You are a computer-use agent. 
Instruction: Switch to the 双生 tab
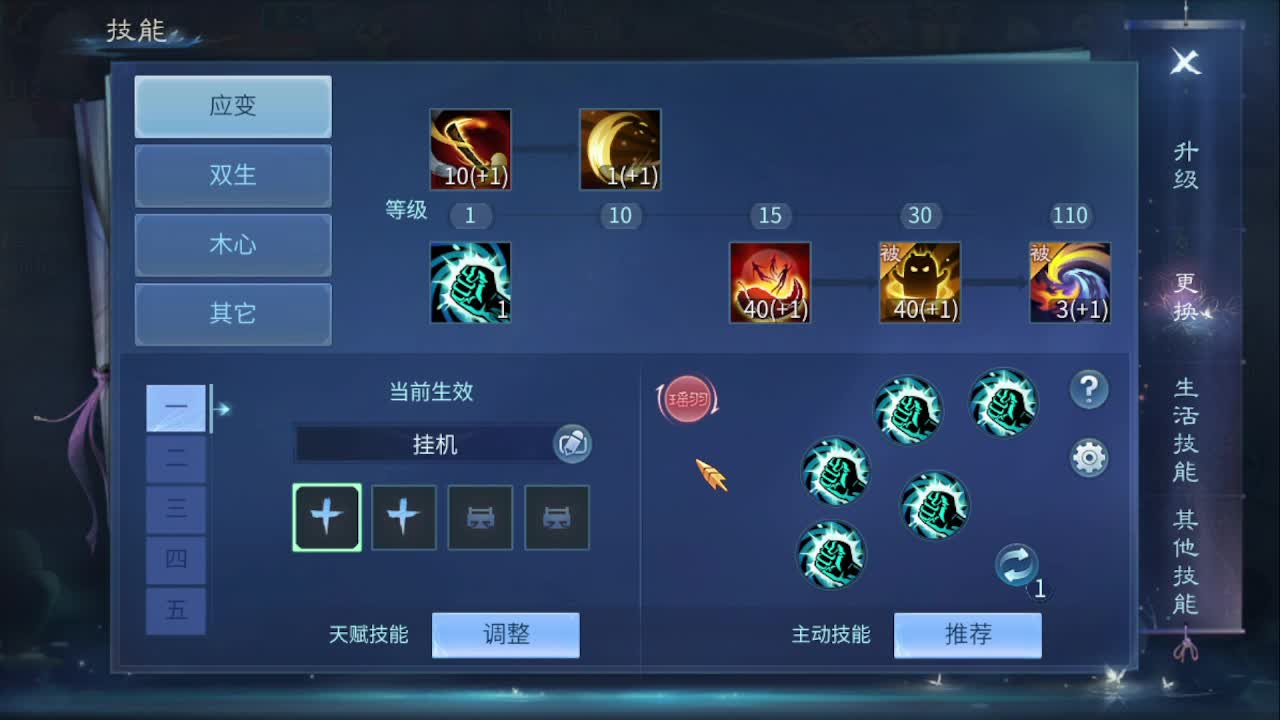(232, 176)
